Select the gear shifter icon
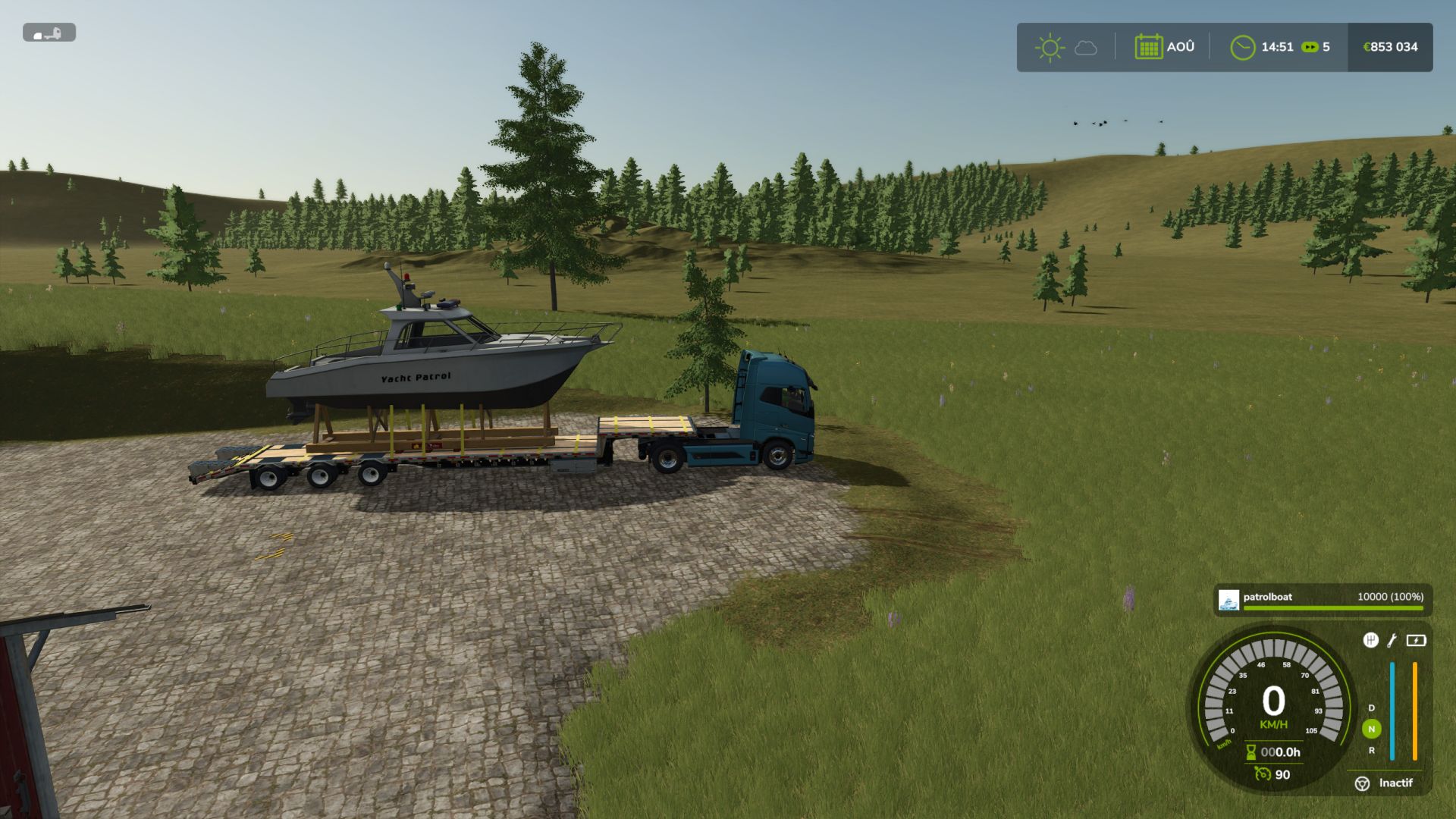Image resolution: width=1456 pixels, height=819 pixels. 1370,640
